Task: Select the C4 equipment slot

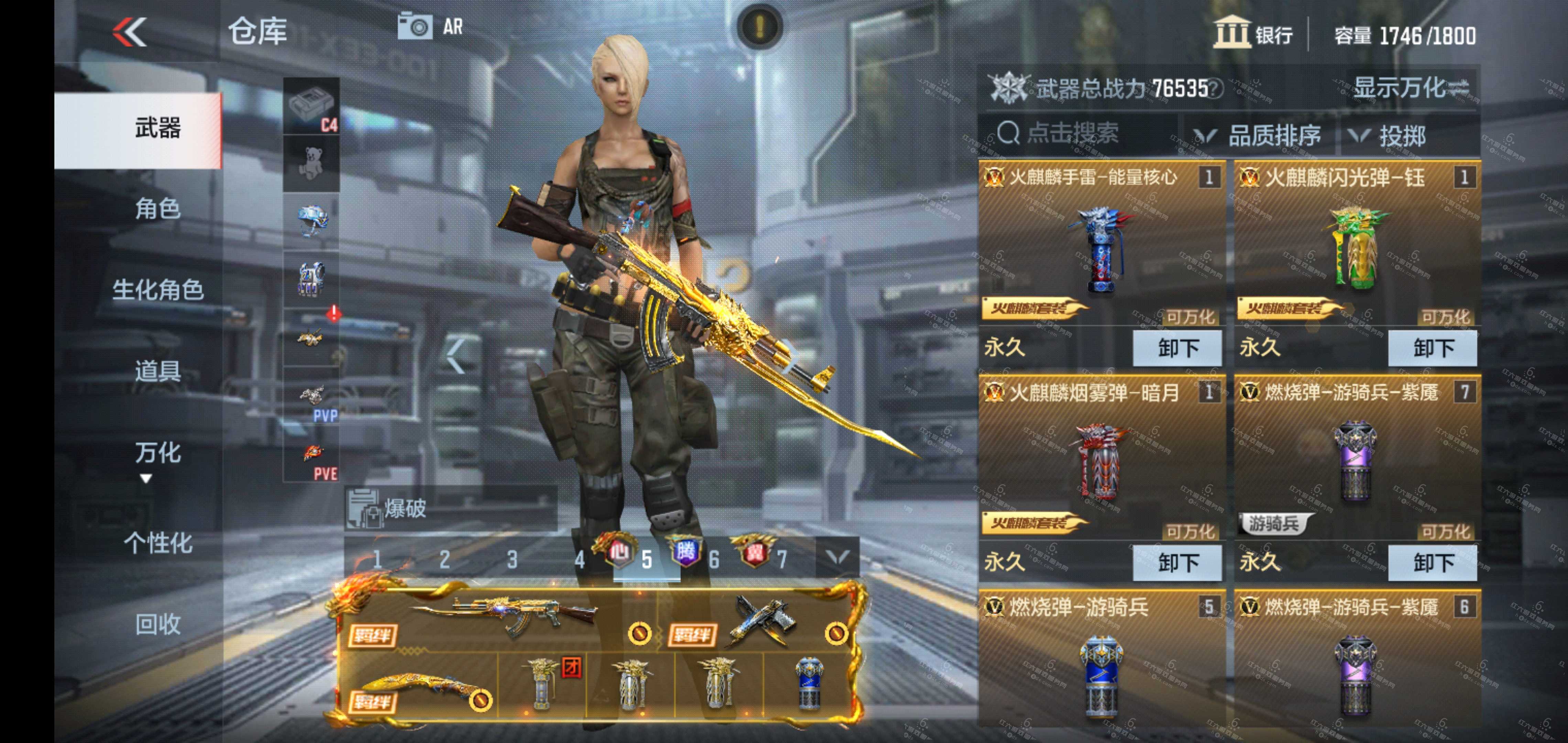Action: [311, 106]
